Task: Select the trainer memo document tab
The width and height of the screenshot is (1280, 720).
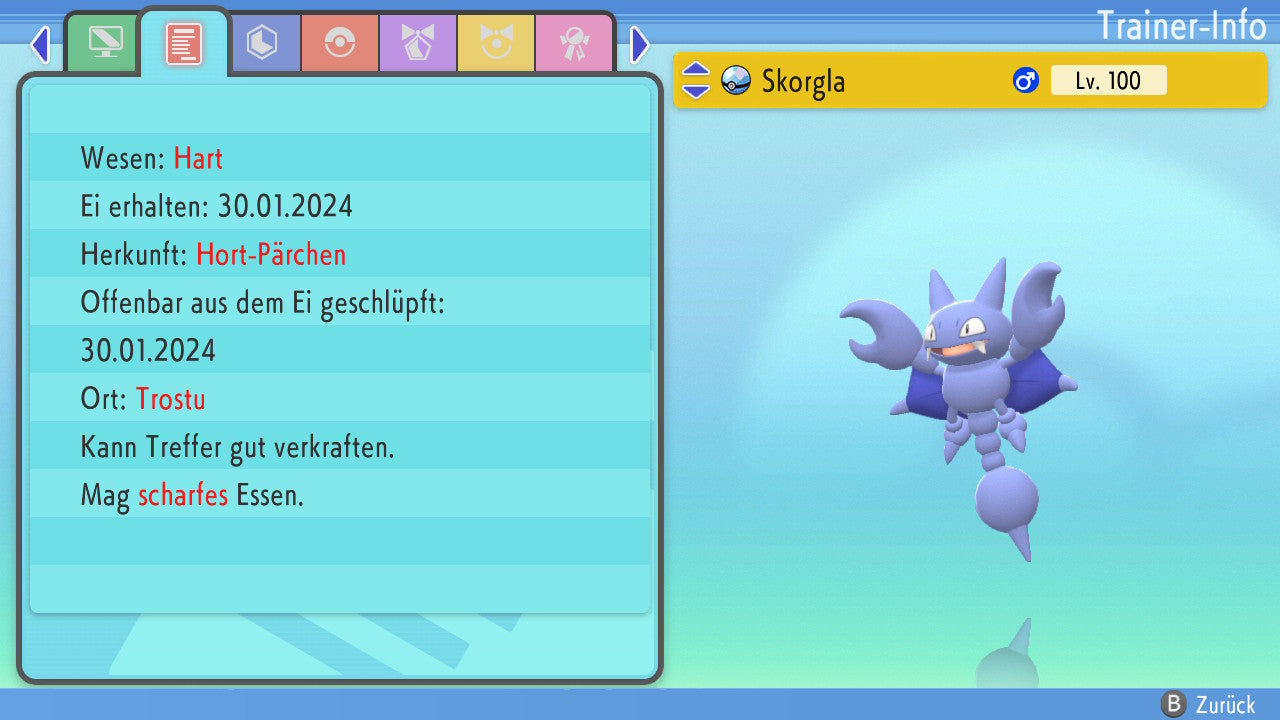Action: 184,43
